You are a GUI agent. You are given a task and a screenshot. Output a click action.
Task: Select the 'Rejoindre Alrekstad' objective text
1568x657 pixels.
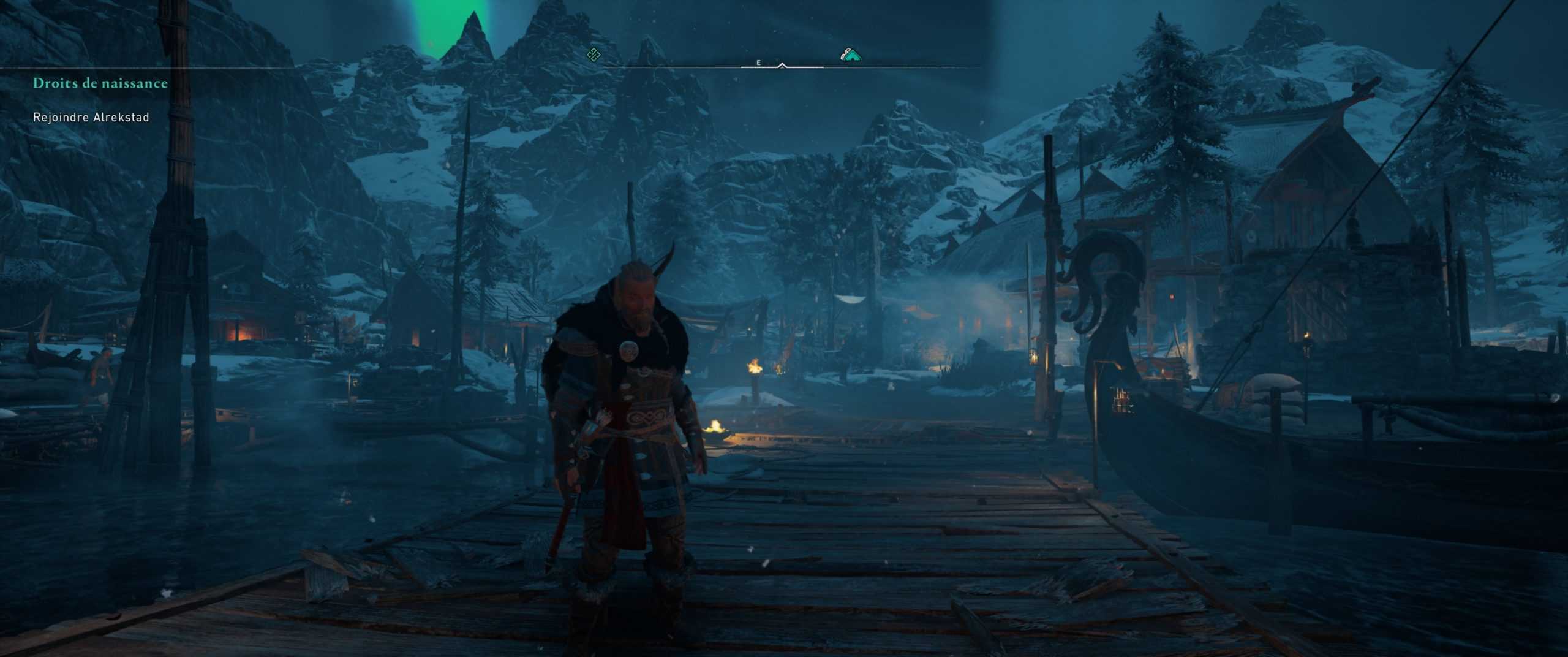coord(91,117)
